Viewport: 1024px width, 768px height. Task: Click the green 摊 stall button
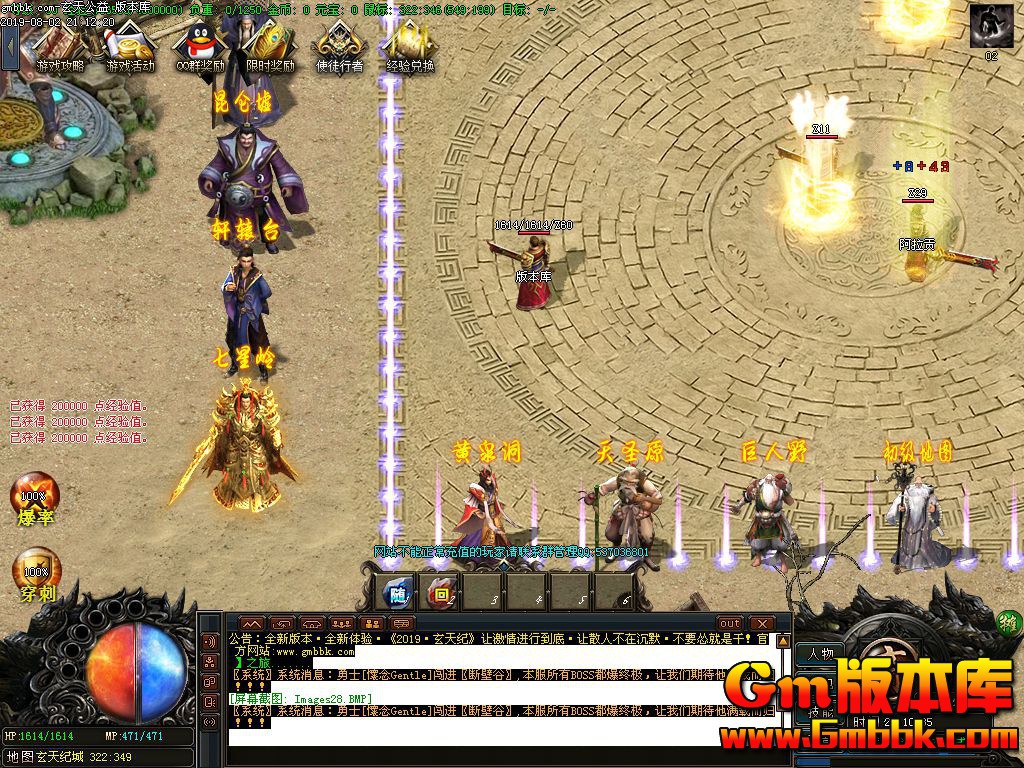[1007, 623]
